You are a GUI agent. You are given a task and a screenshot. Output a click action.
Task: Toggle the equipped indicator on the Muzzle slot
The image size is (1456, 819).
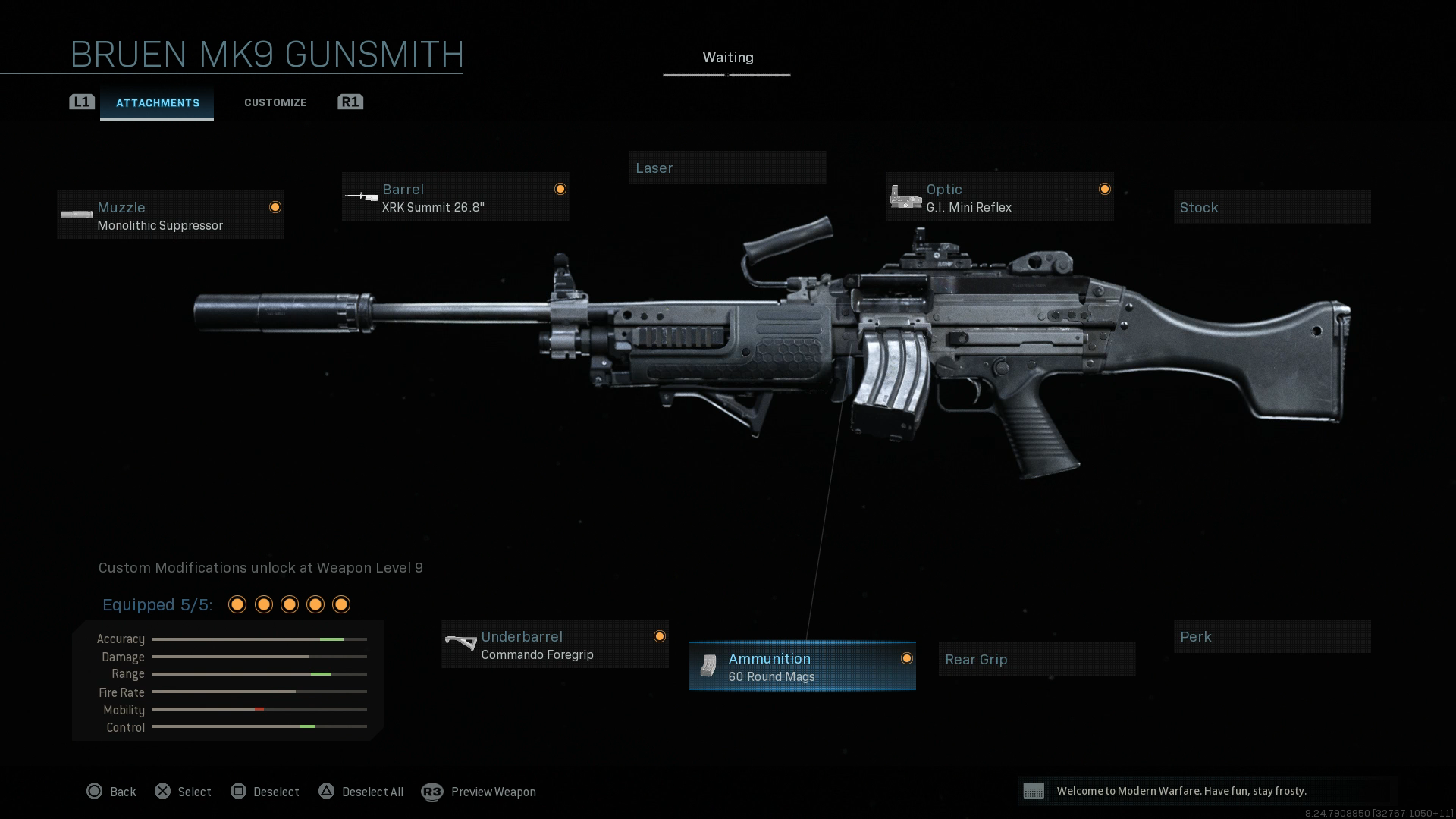click(275, 206)
